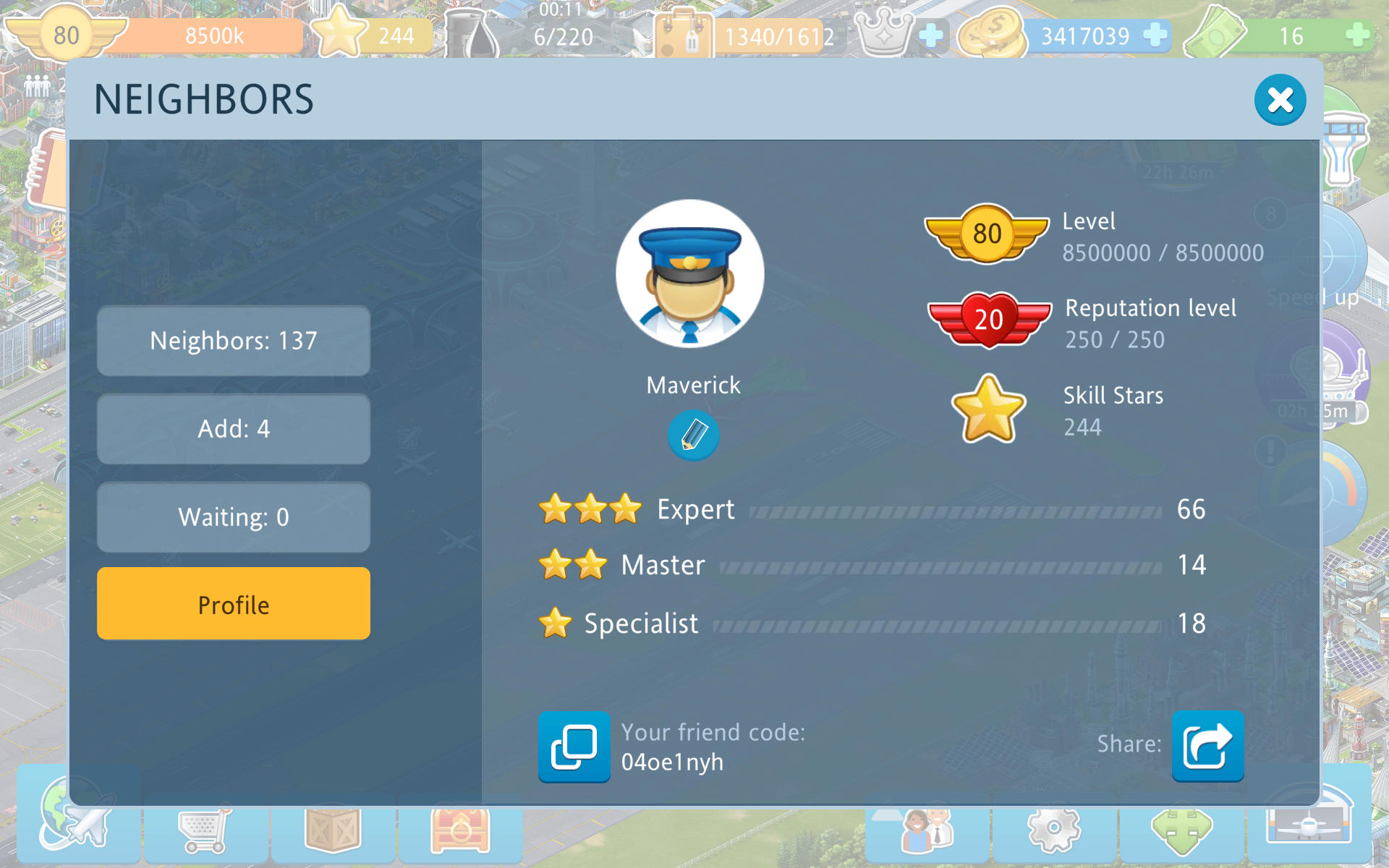Add crown currency with plus button
The image size is (1389, 868).
(x=931, y=35)
